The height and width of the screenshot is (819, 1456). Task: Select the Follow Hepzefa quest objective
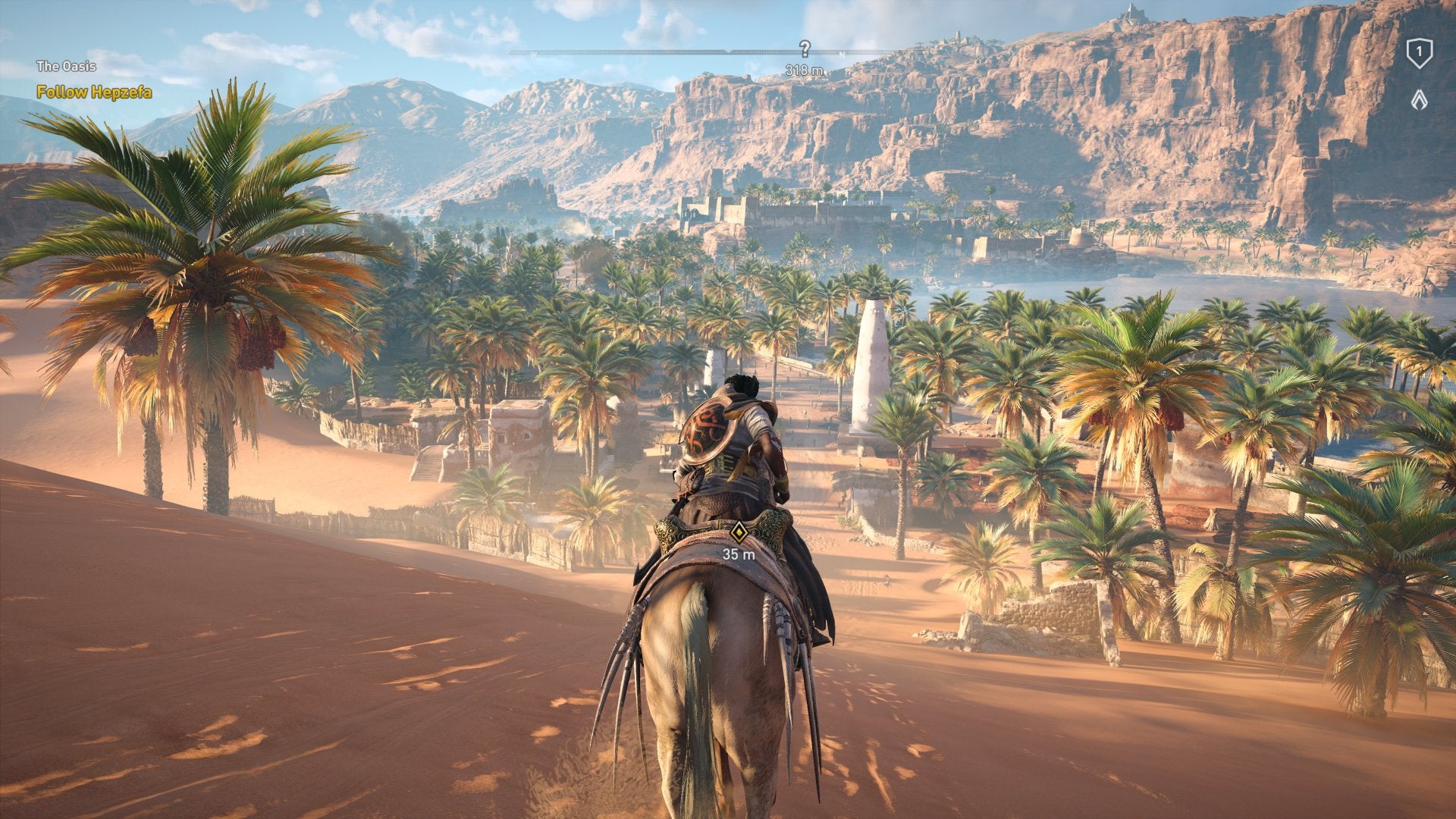click(x=94, y=93)
